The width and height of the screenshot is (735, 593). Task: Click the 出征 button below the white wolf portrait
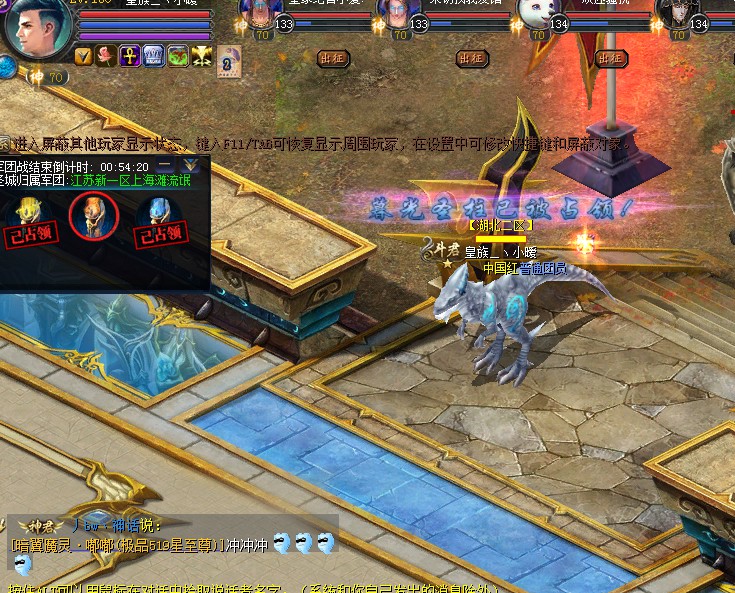click(609, 59)
